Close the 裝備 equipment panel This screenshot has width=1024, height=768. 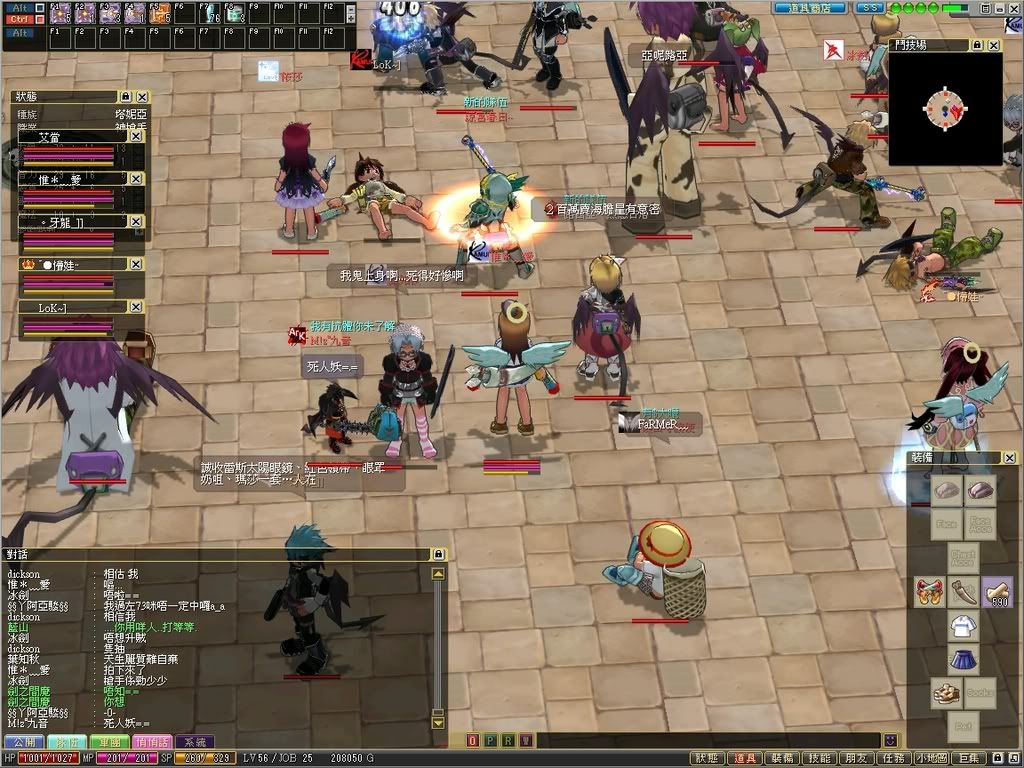pyautogui.click(x=1009, y=458)
